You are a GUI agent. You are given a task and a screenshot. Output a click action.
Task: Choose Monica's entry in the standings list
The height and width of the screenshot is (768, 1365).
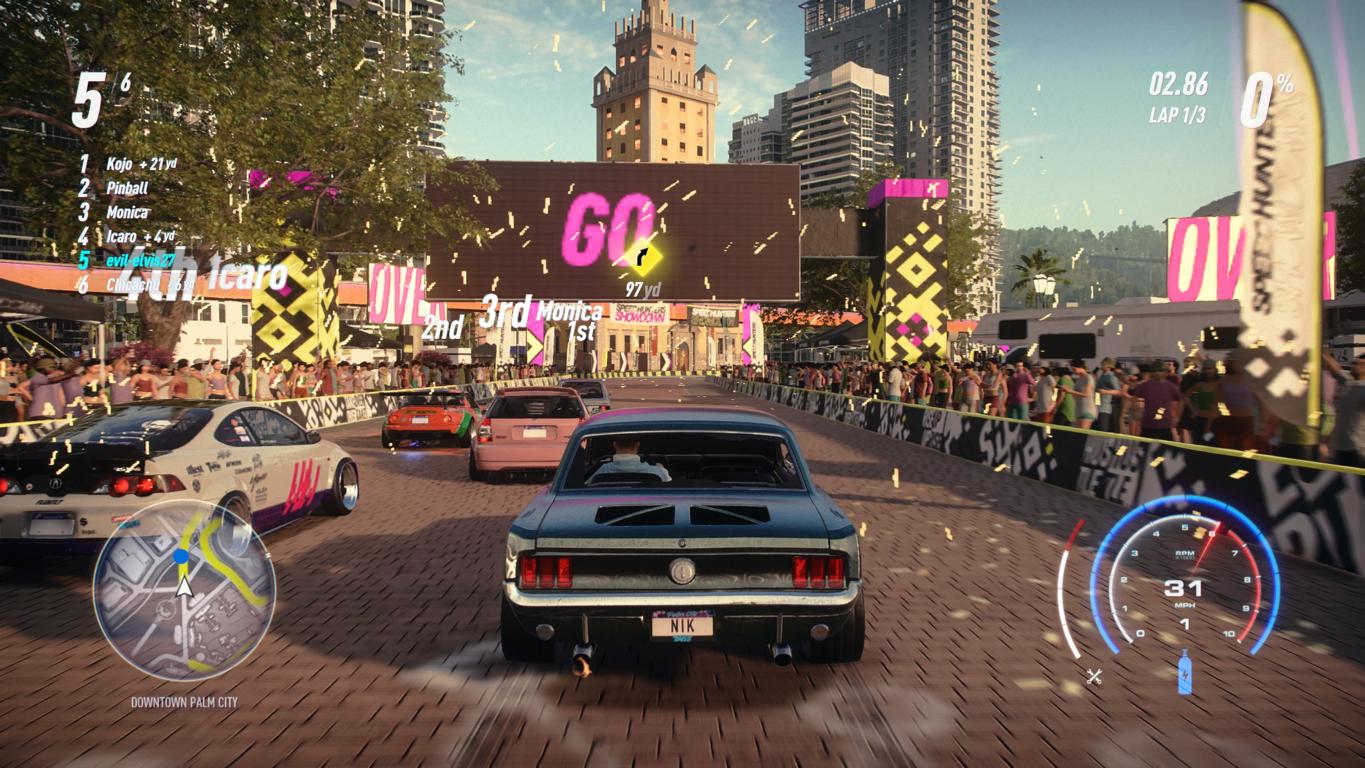[x=127, y=212]
